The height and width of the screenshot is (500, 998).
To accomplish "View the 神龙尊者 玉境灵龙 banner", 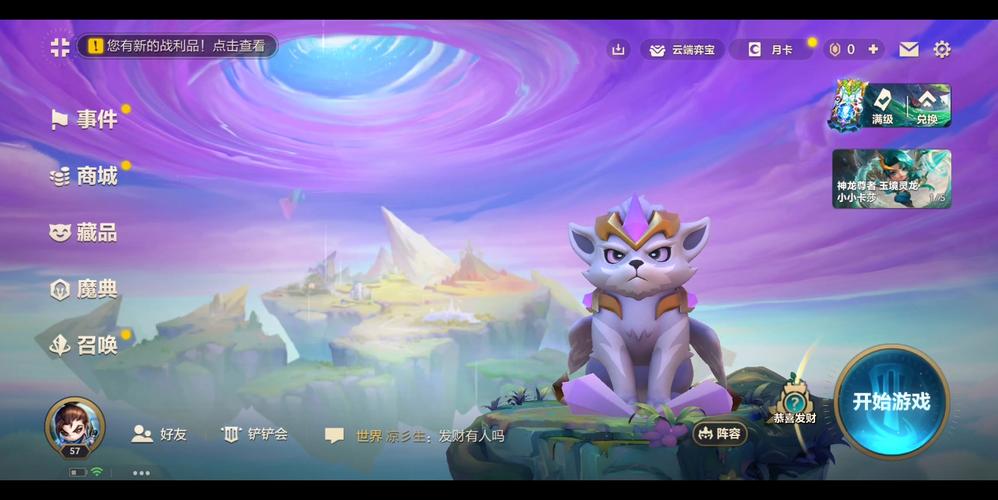I will tap(891, 178).
